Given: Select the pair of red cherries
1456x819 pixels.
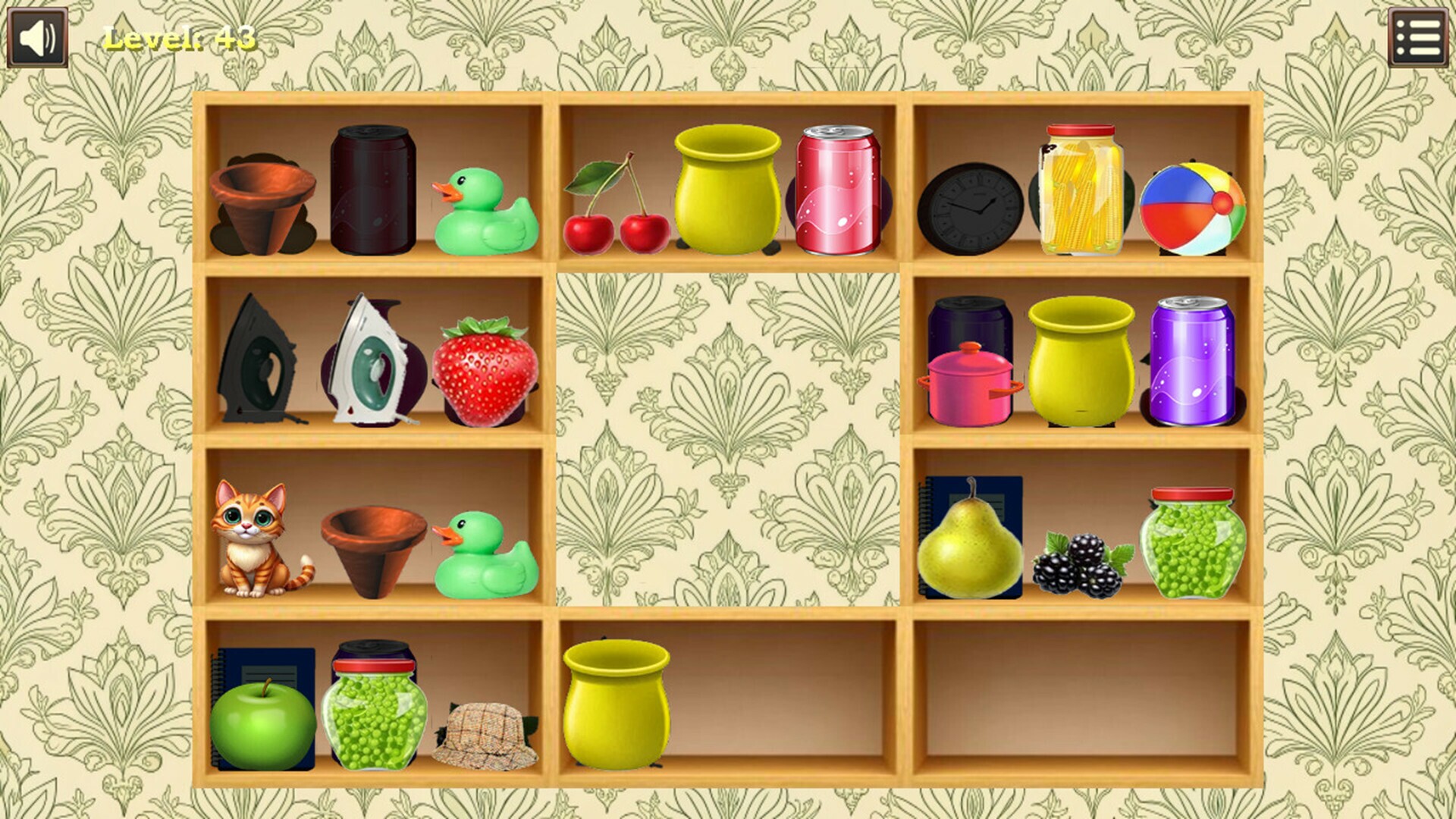Looking at the screenshot, I should 617,209.
